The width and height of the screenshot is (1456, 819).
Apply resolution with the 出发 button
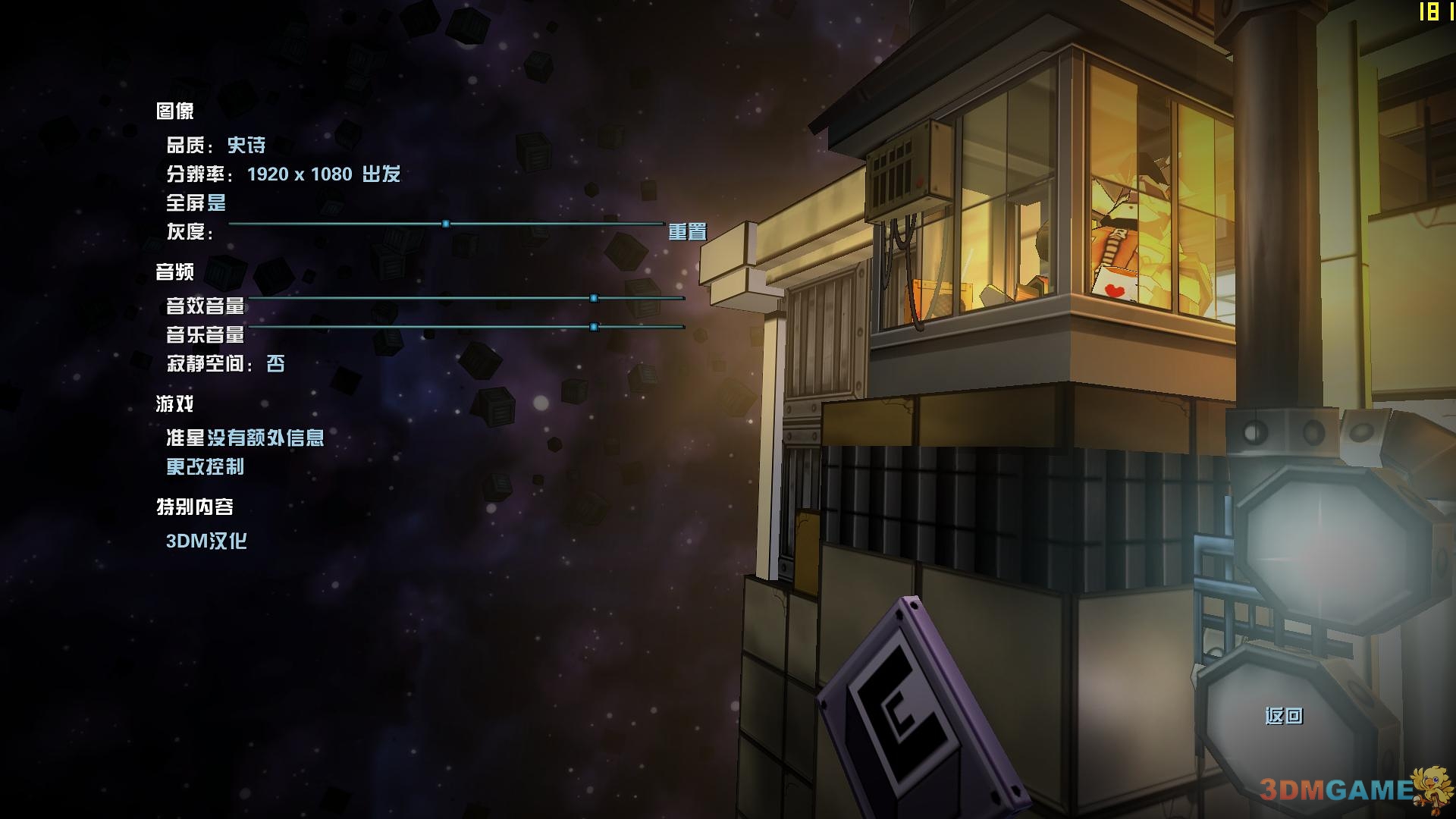[x=381, y=174]
